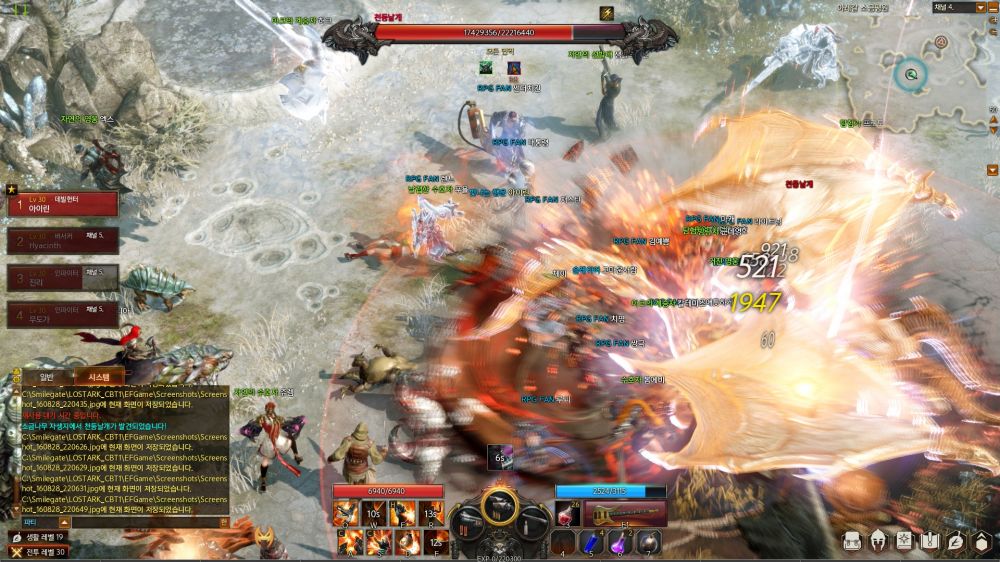The width and height of the screenshot is (1000, 562).
Task: Open the helmet character menu icon
Action: click(x=879, y=541)
